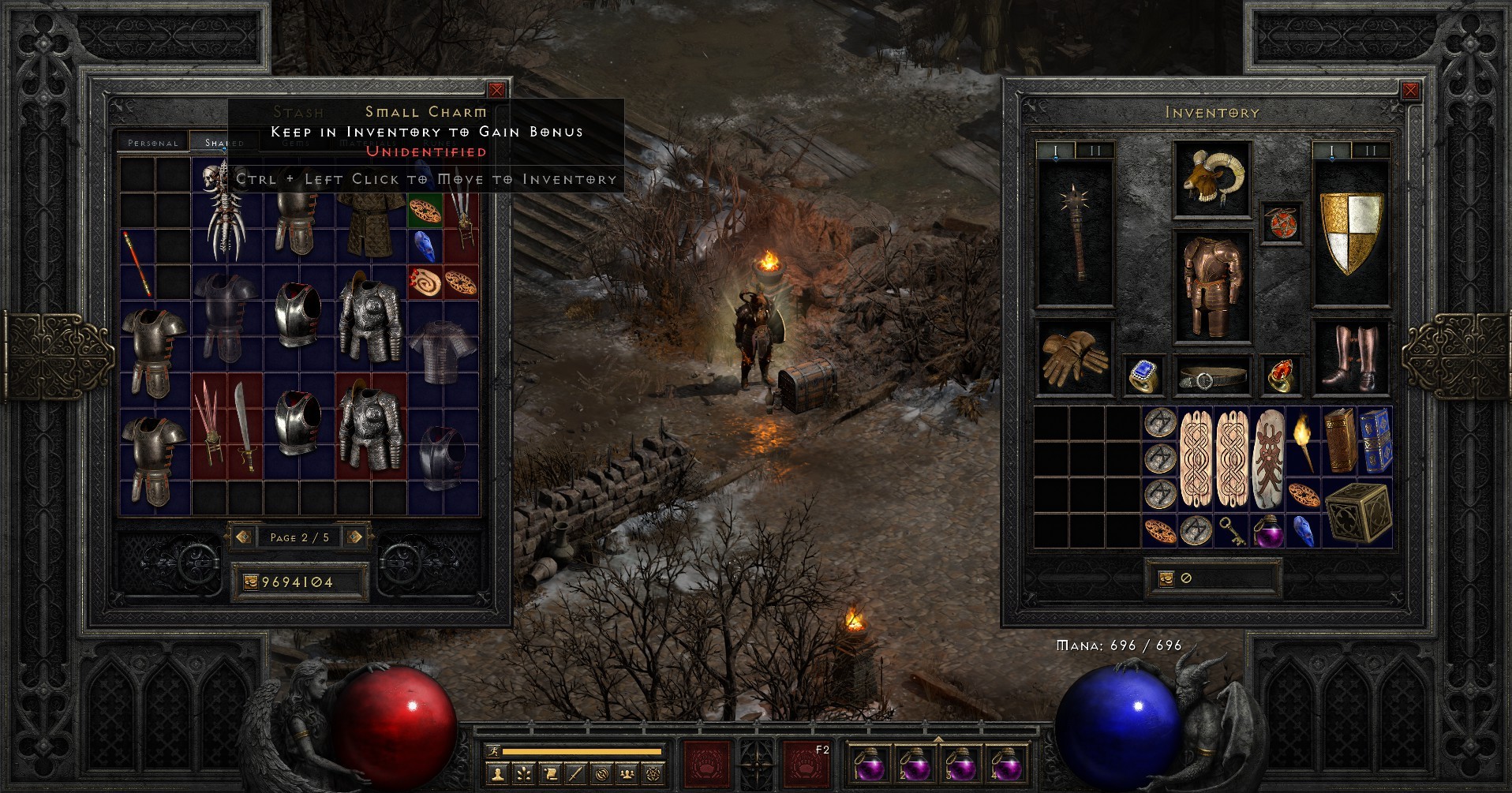The height and width of the screenshot is (793, 1512).
Task: Open the message log pentagram icon
Action: [652, 774]
